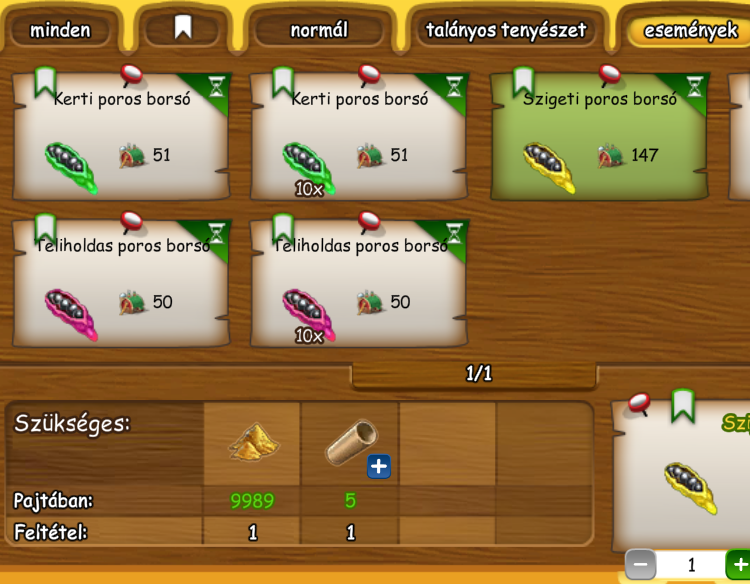The width and height of the screenshot is (750, 584).
Task: Open the bookmark filter tab
Action: [x=183, y=28]
